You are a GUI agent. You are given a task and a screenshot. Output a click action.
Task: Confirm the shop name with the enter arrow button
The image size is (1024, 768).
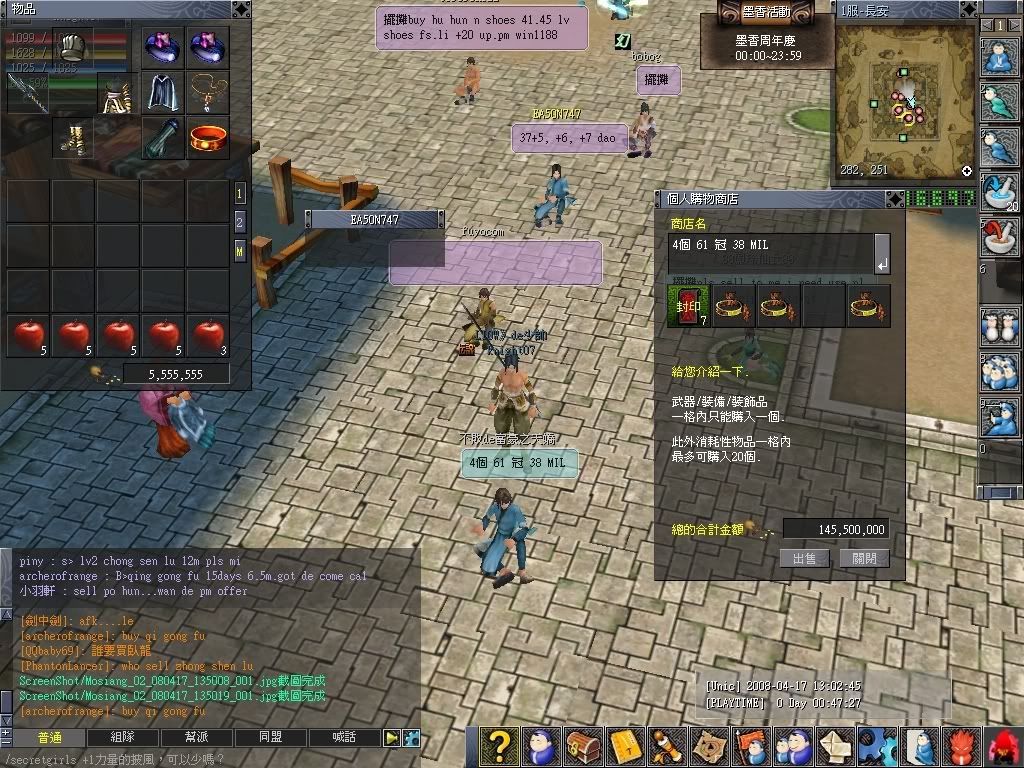click(x=881, y=254)
